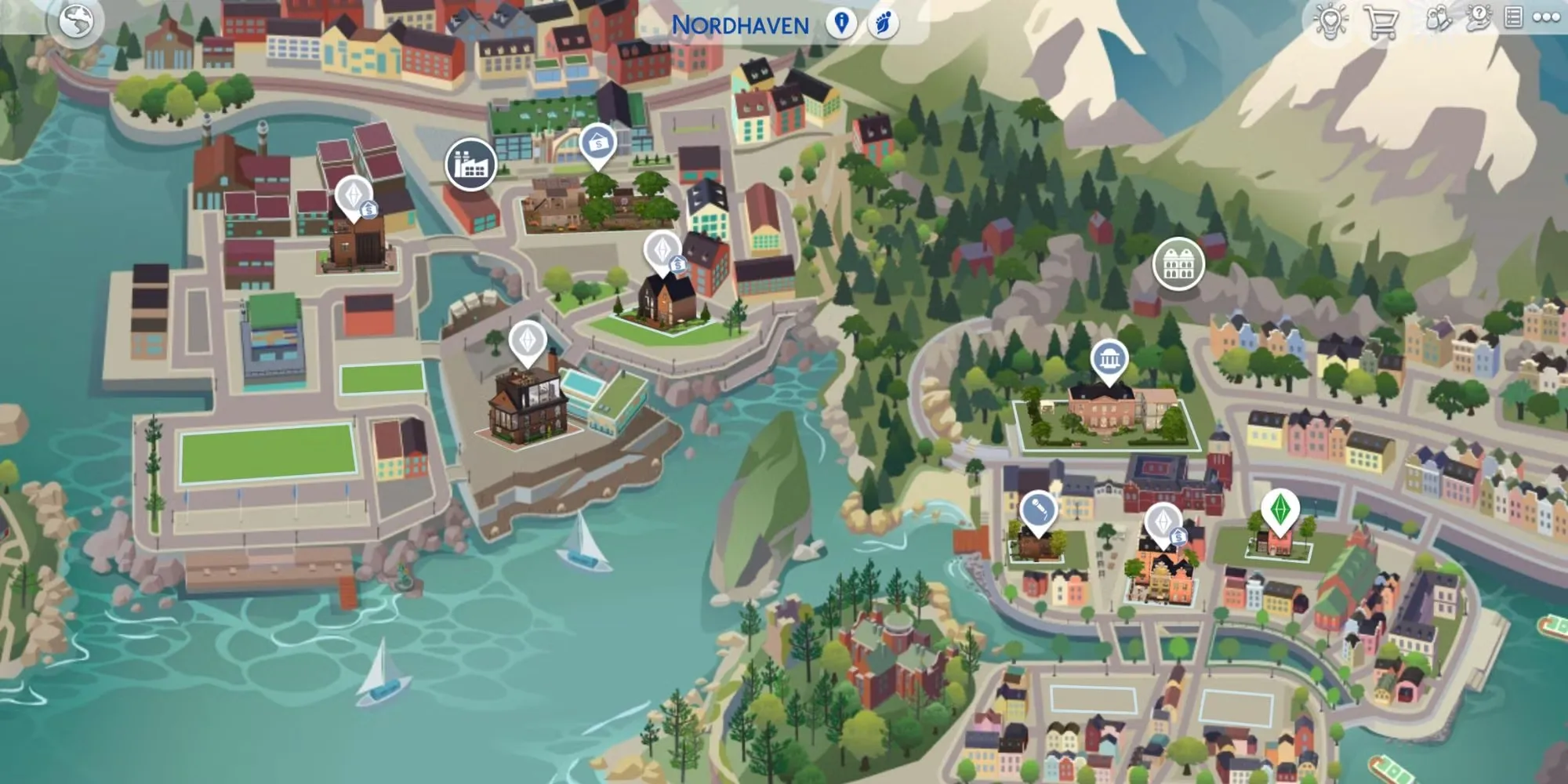This screenshot has height=784, width=1568.
Task: Select the retail price-tag lot marker
Action: click(x=597, y=144)
